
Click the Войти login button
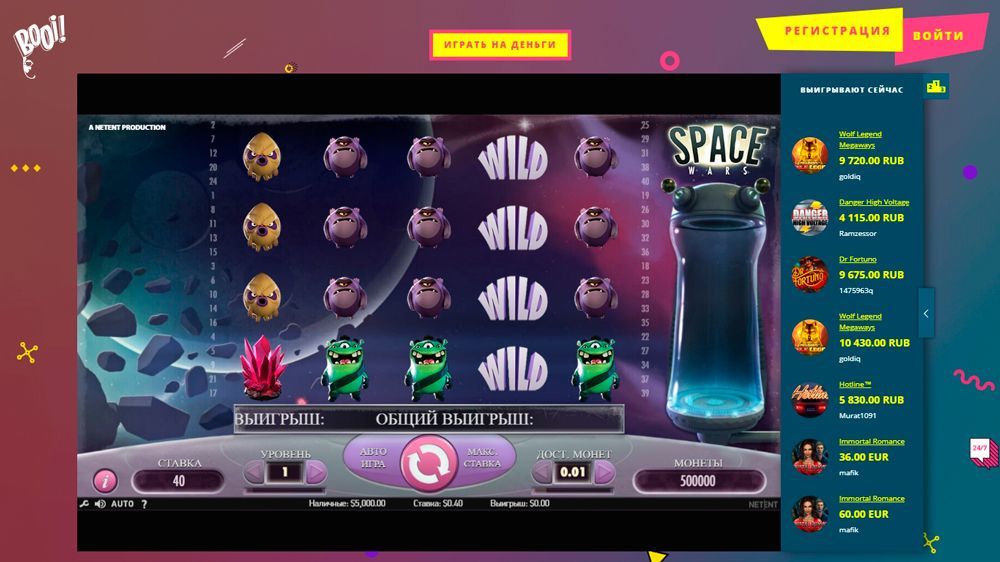tap(938, 35)
